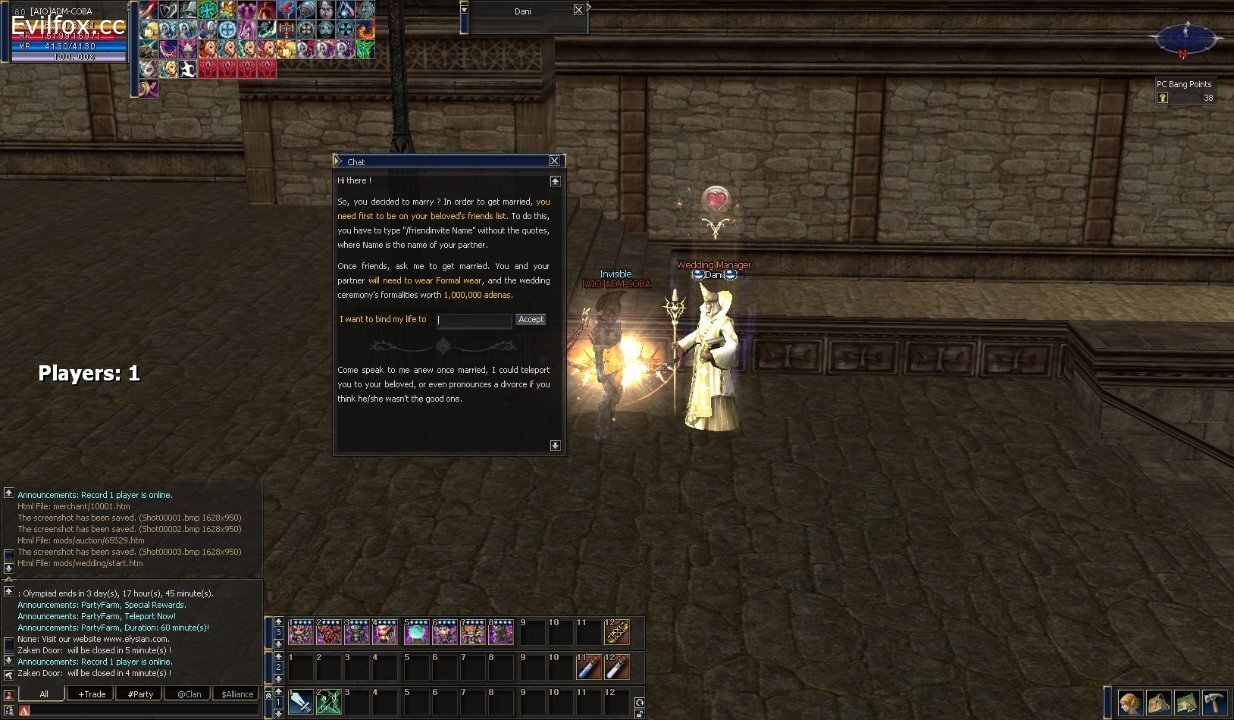
Task: Activate the sword attack skill in slot 1
Action: coord(300,701)
